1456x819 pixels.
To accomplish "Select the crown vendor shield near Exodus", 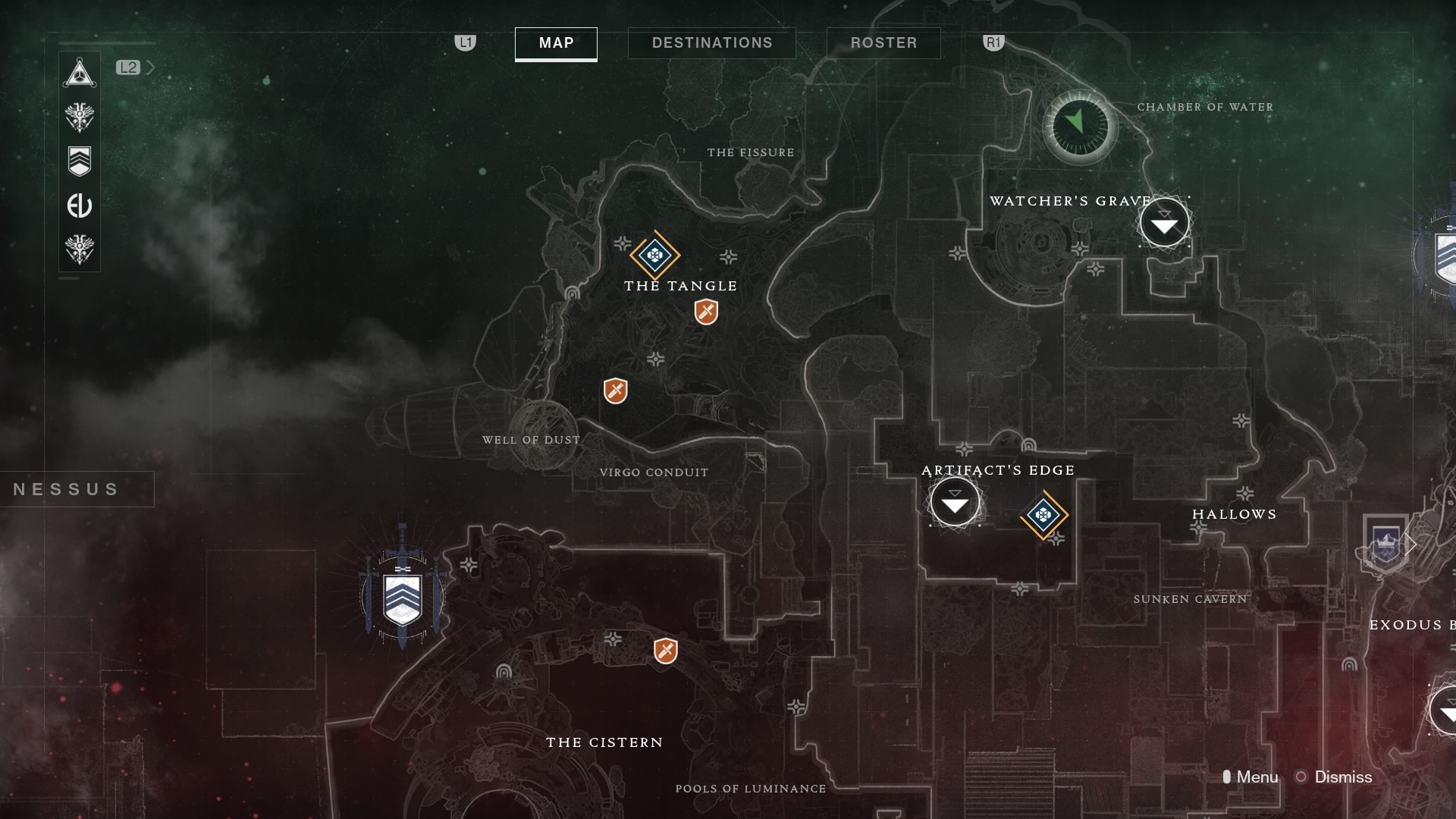I will point(1385,543).
